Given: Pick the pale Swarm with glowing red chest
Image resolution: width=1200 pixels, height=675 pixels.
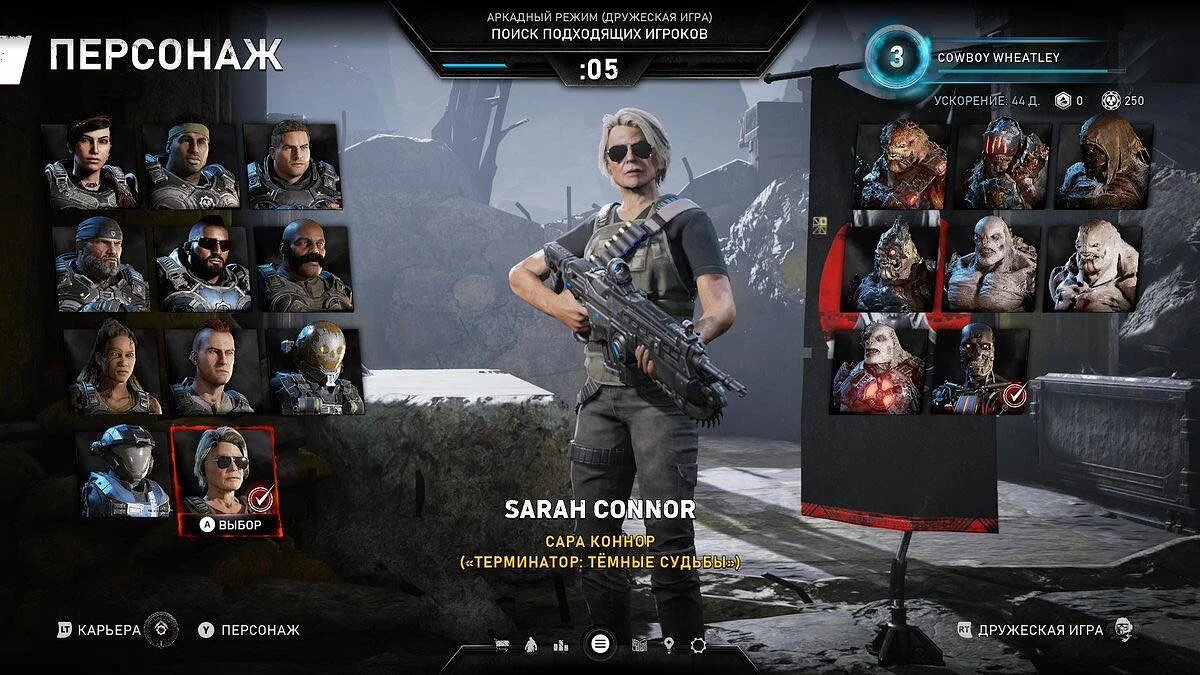Looking at the screenshot, I should pos(878,369).
